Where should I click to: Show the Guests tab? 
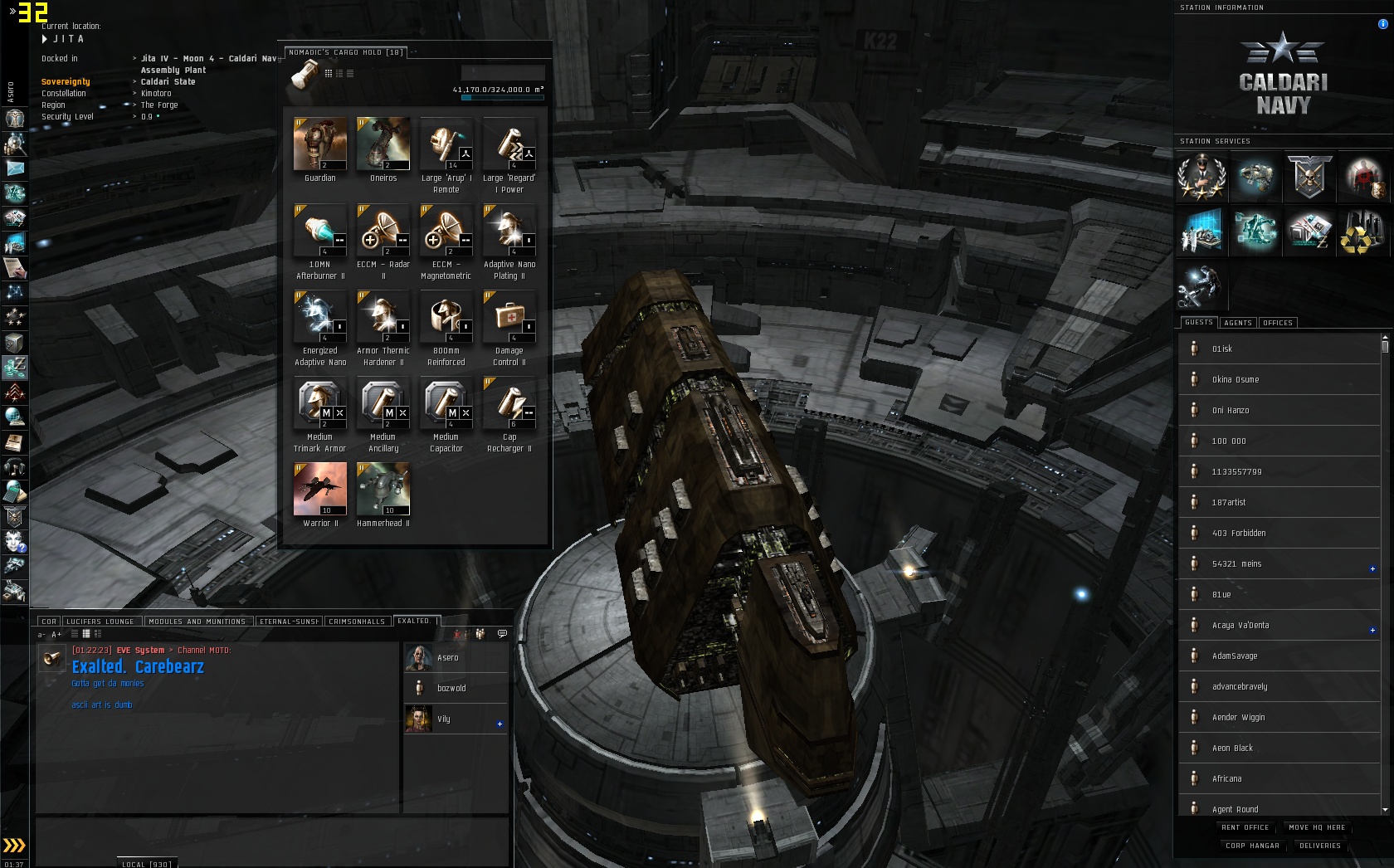(1198, 323)
